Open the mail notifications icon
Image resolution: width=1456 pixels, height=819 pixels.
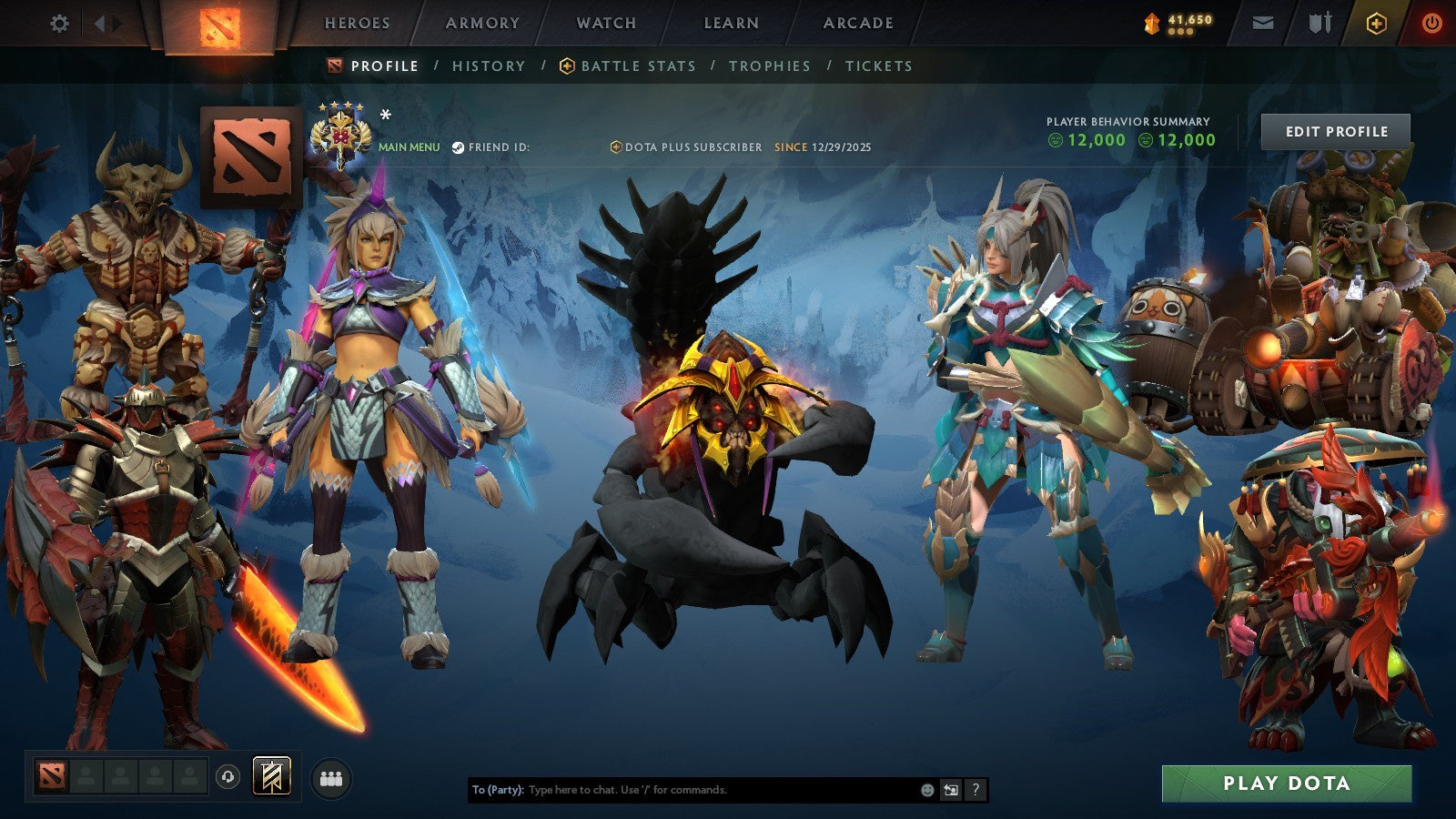tap(1263, 24)
